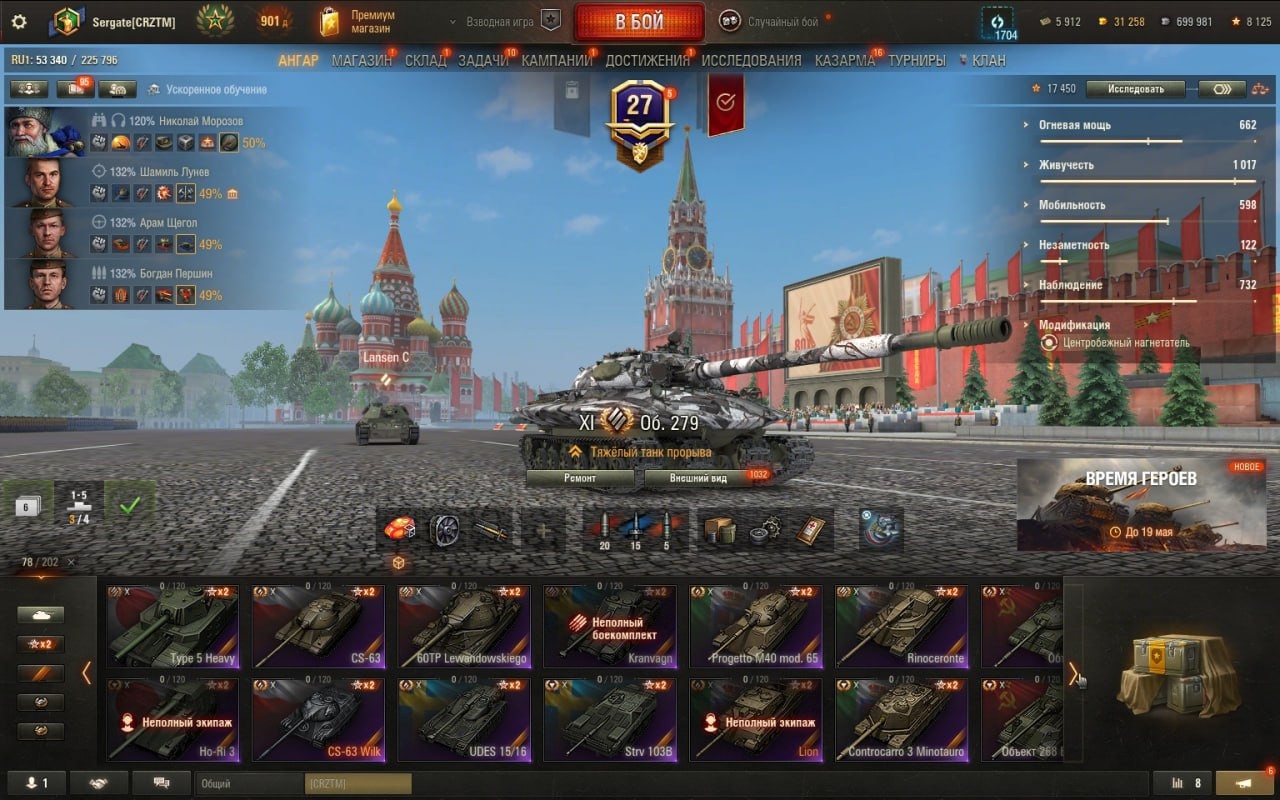Open the КЛАН tab
Image resolution: width=1280 pixels, height=800 pixels.
(988, 60)
